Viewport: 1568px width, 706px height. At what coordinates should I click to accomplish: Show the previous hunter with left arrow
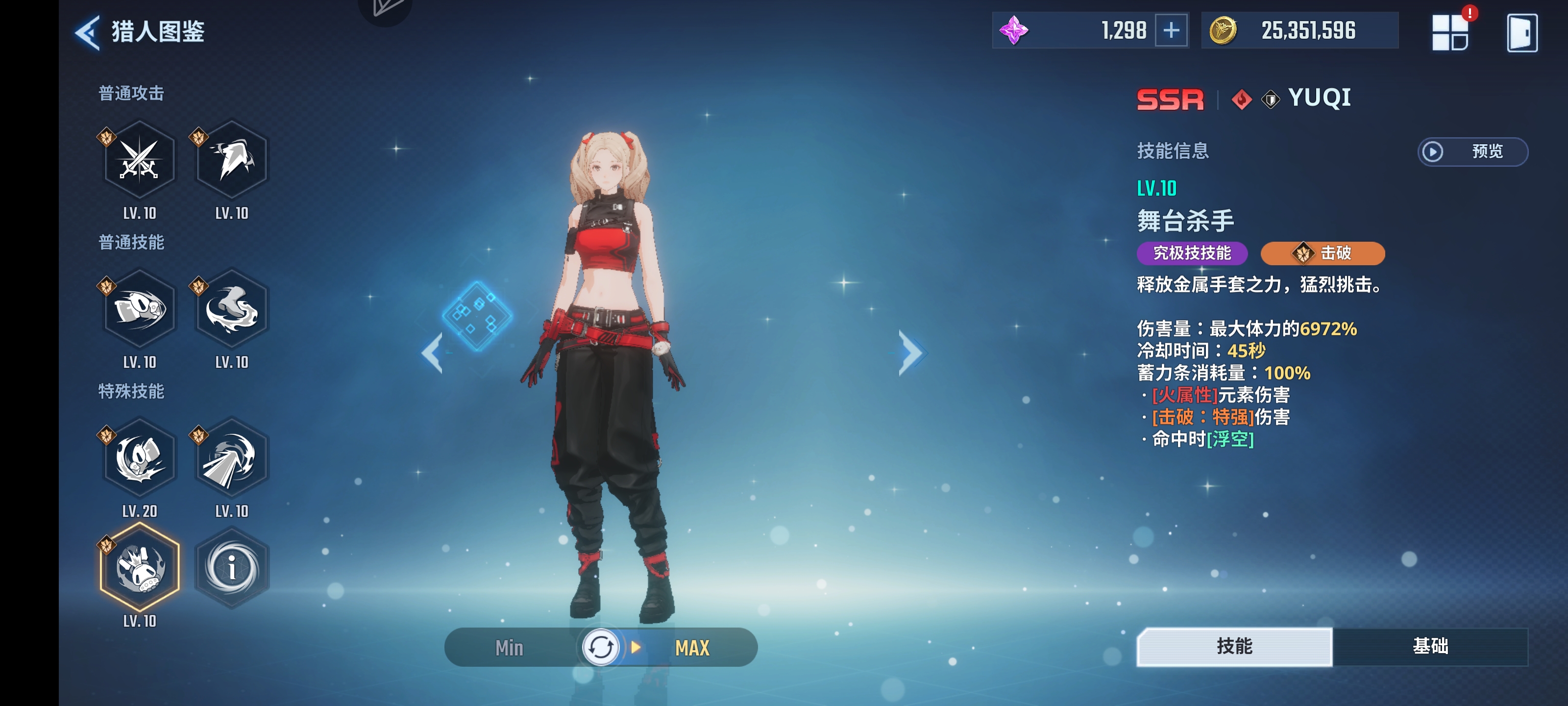(432, 353)
